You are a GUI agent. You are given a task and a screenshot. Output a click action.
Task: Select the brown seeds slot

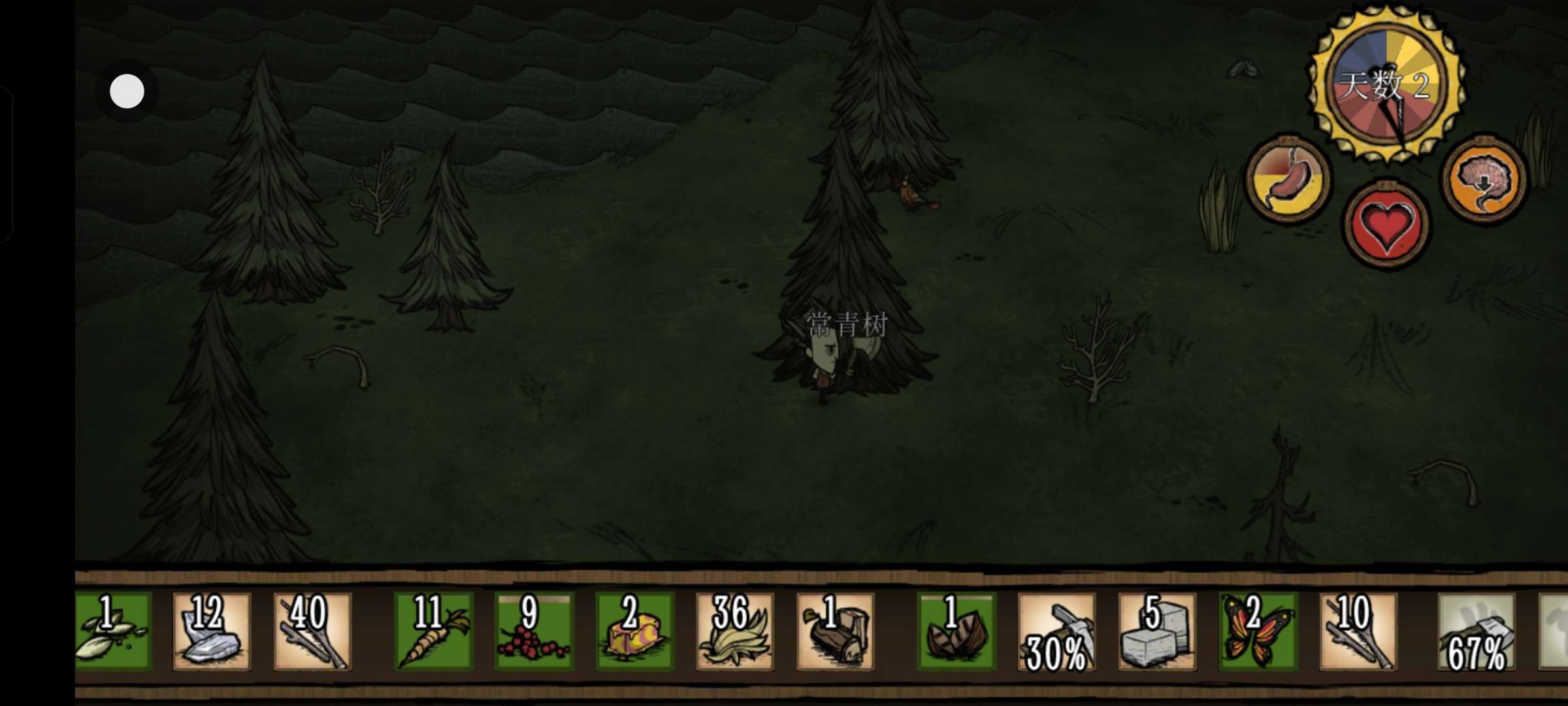[x=956, y=631]
